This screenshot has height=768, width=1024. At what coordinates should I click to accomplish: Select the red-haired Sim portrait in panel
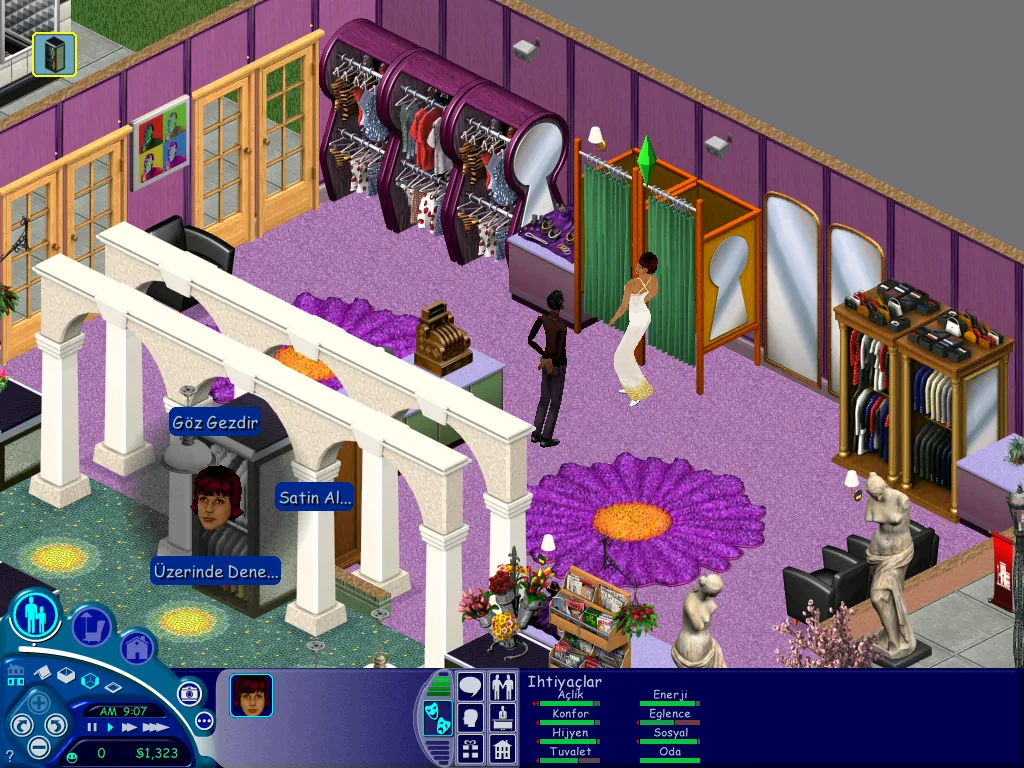[251, 695]
